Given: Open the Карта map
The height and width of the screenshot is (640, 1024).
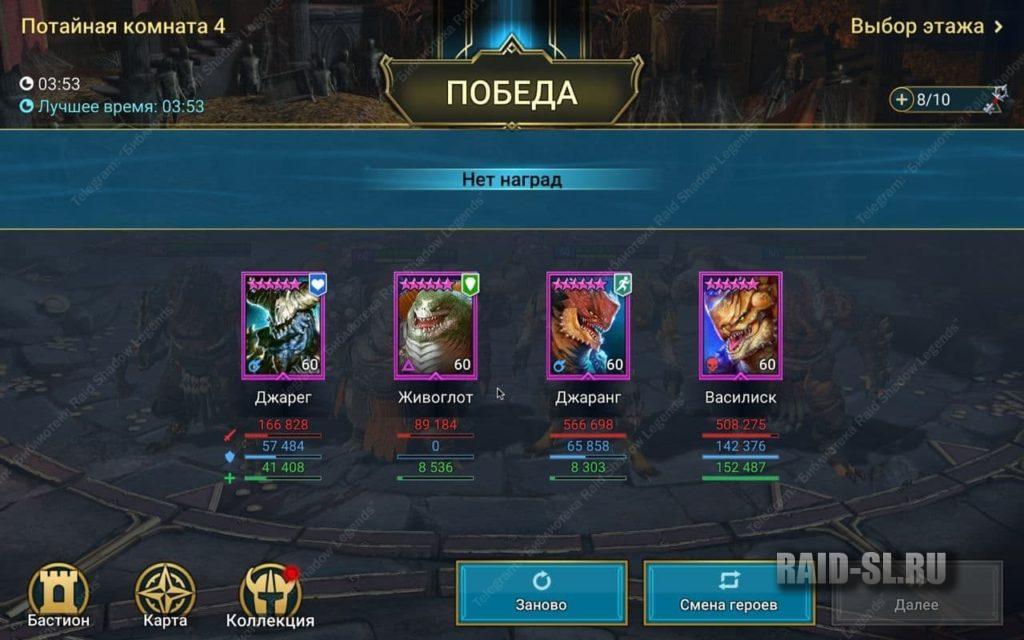Looking at the screenshot, I should (165, 596).
